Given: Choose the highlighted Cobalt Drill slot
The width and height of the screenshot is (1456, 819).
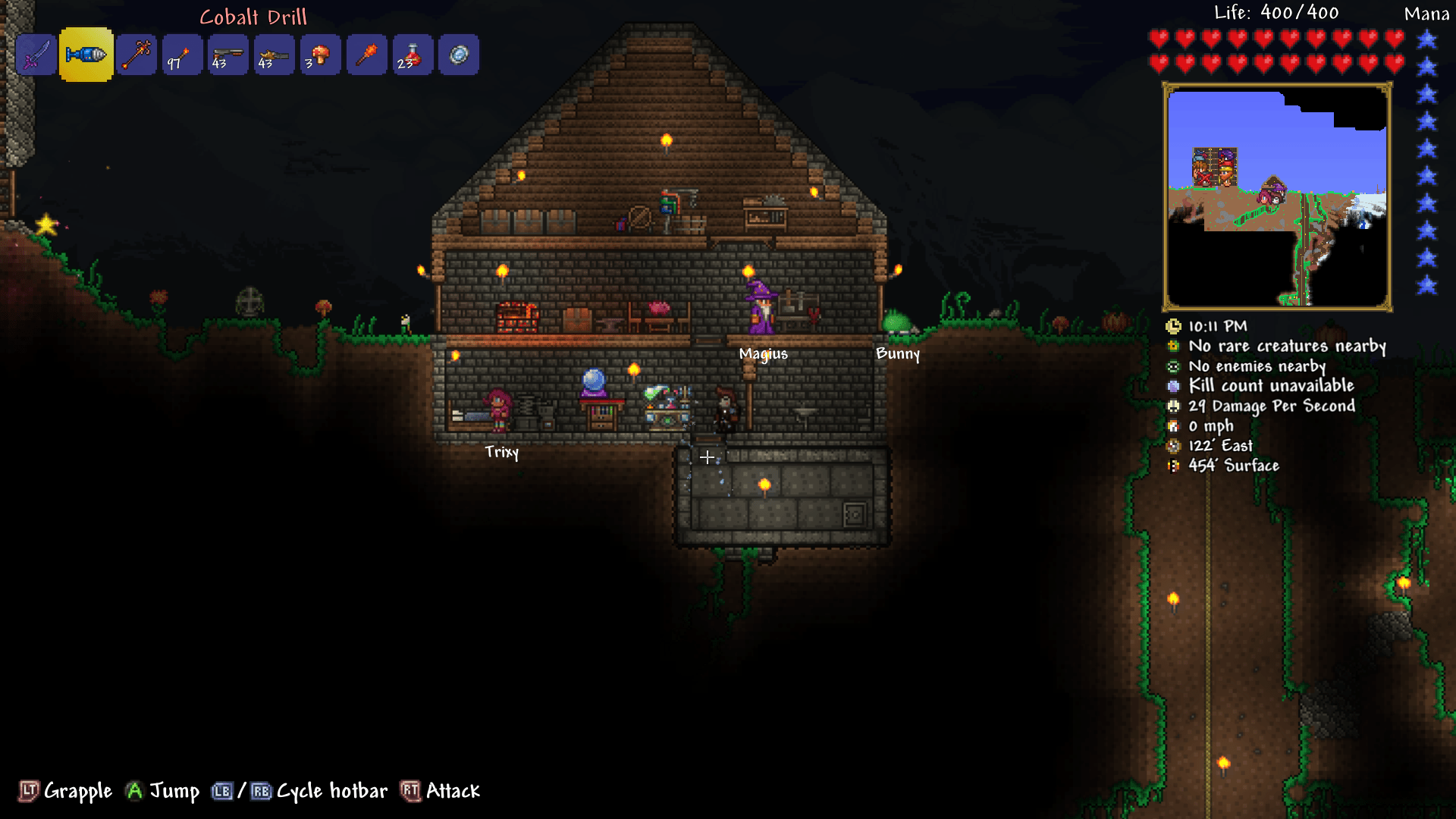Looking at the screenshot, I should 86,55.
